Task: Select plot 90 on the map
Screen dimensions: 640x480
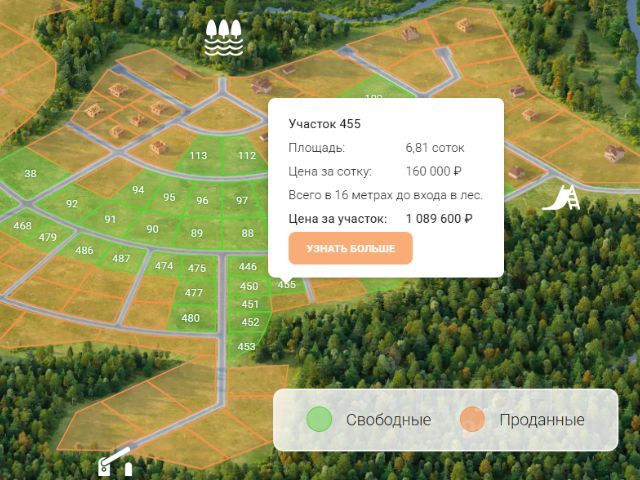Action: tap(152, 229)
